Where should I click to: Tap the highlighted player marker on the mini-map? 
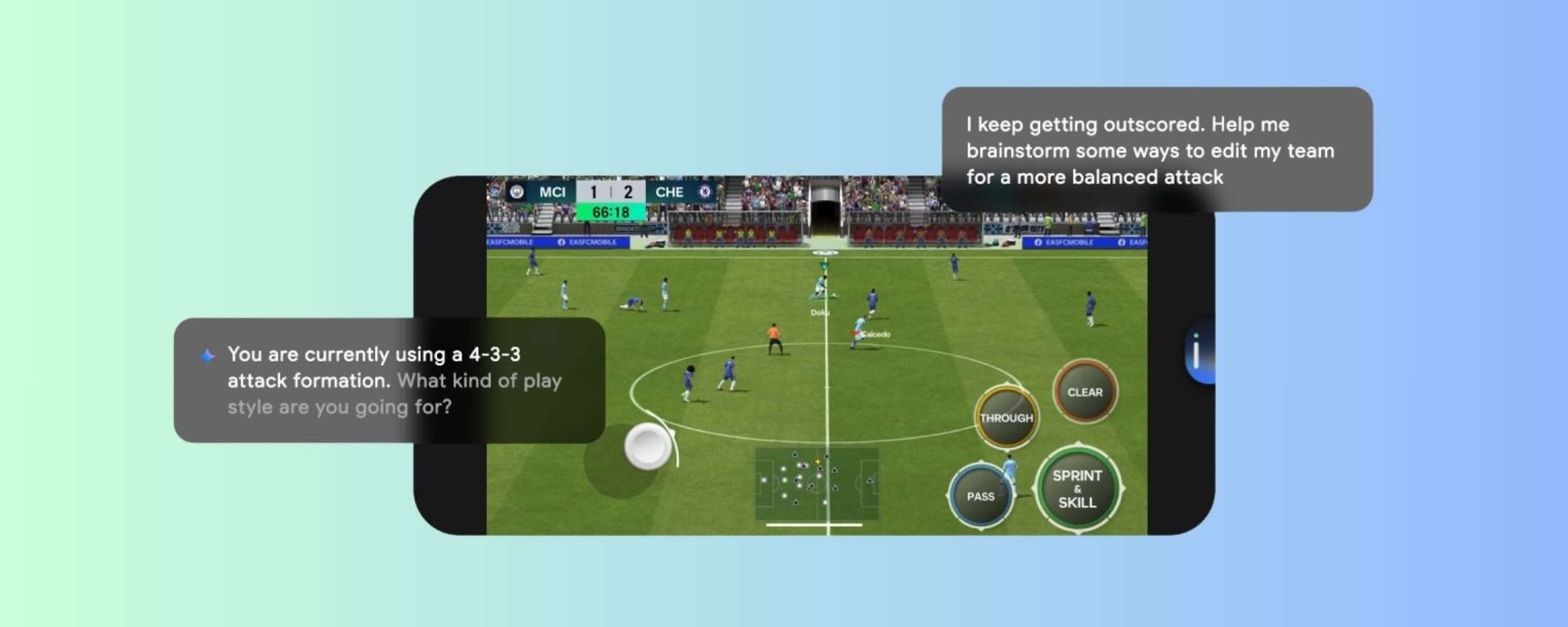click(817, 461)
